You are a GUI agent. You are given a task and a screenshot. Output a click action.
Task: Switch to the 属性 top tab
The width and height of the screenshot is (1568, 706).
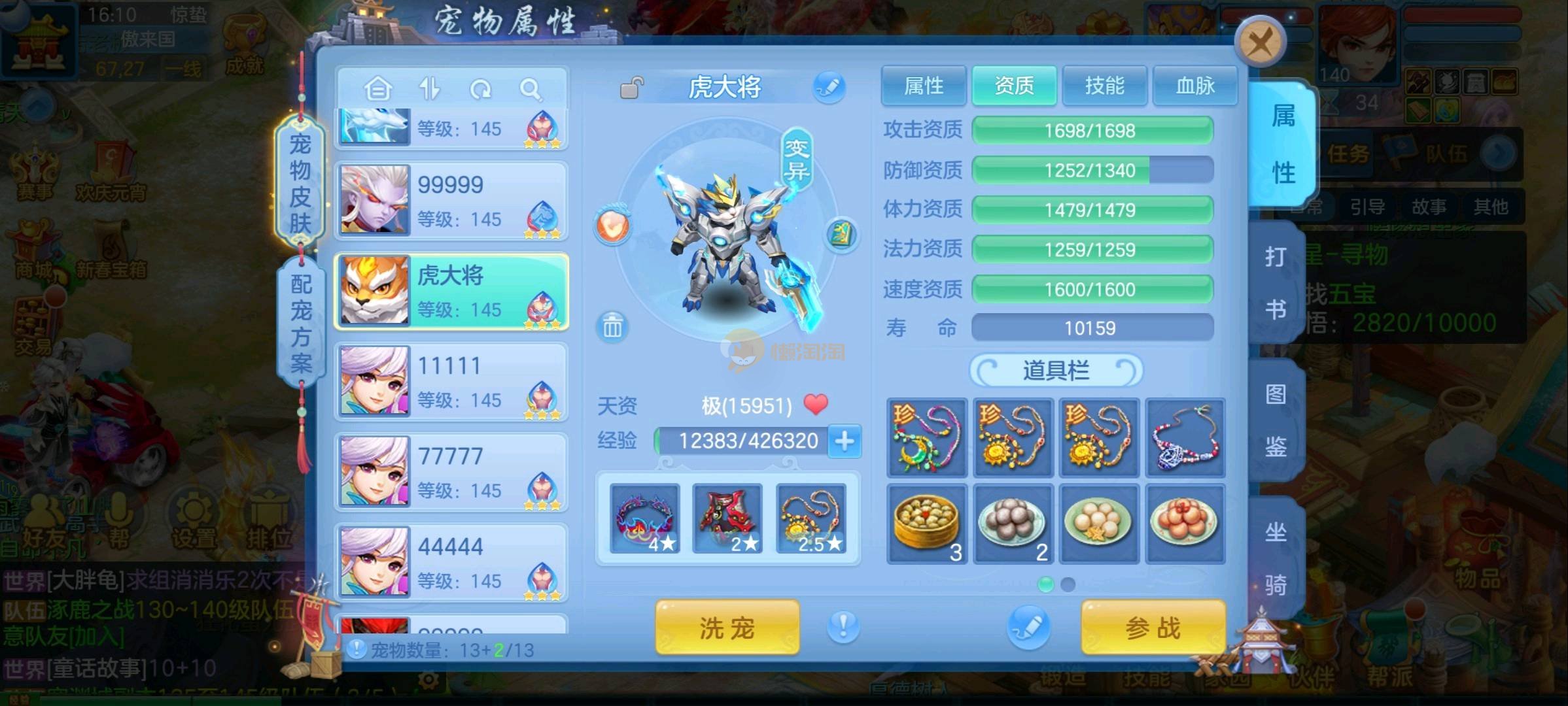point(923,86)
